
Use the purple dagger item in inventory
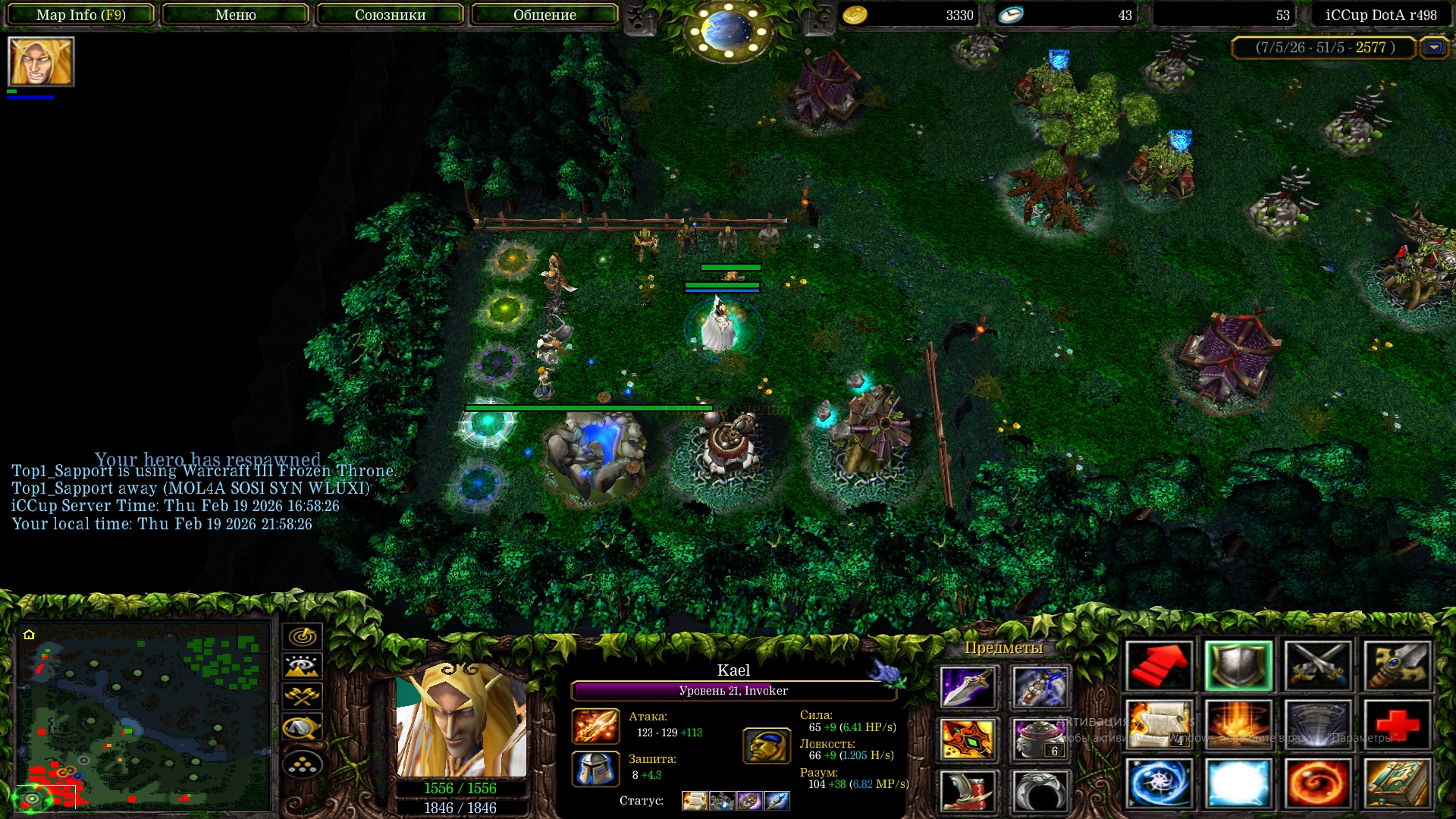968,687
